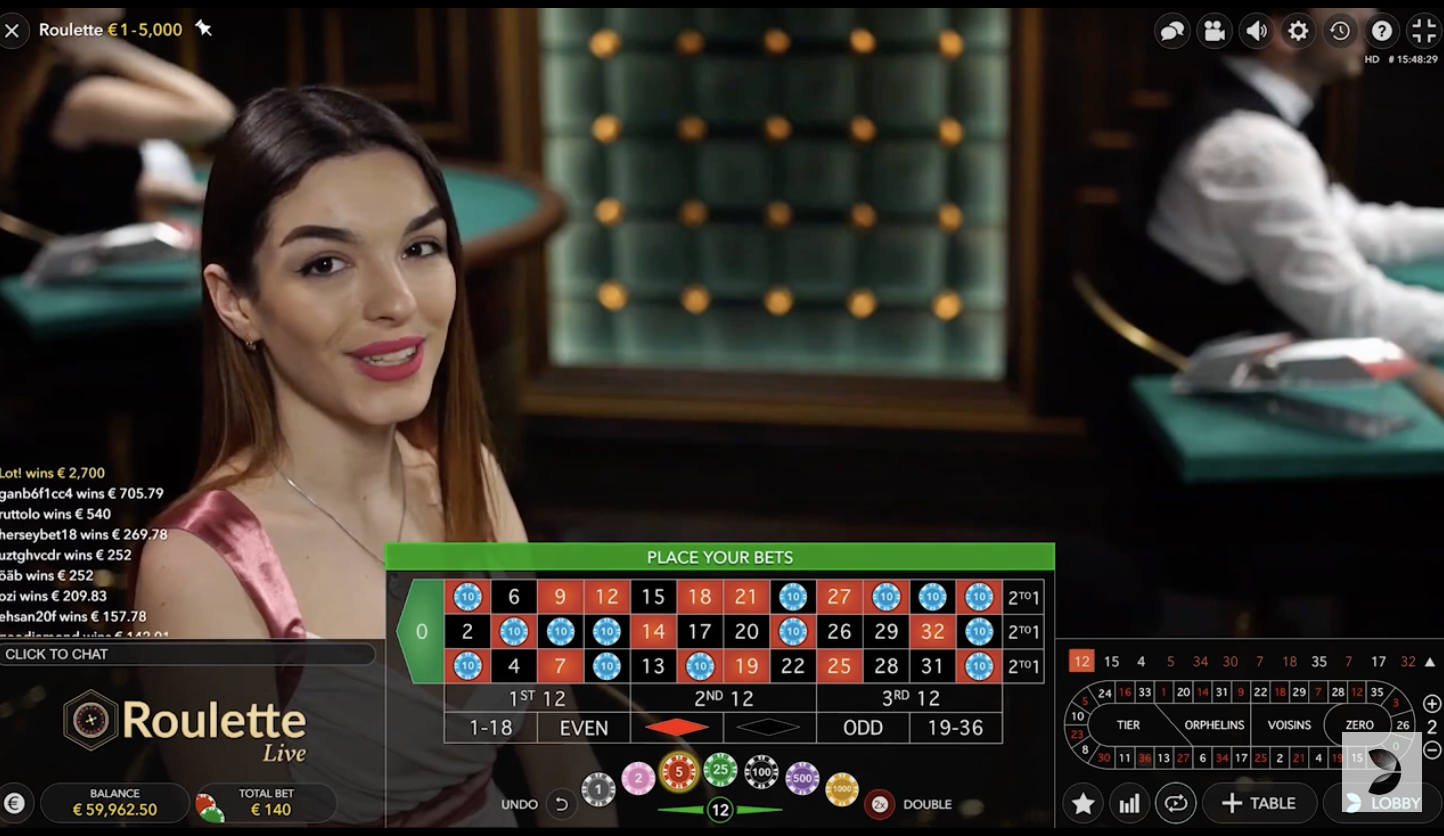Screen dimensions: 1444x836
Task: Zoom in on the racetrack plus
Action: click(x=1432, y=703)
